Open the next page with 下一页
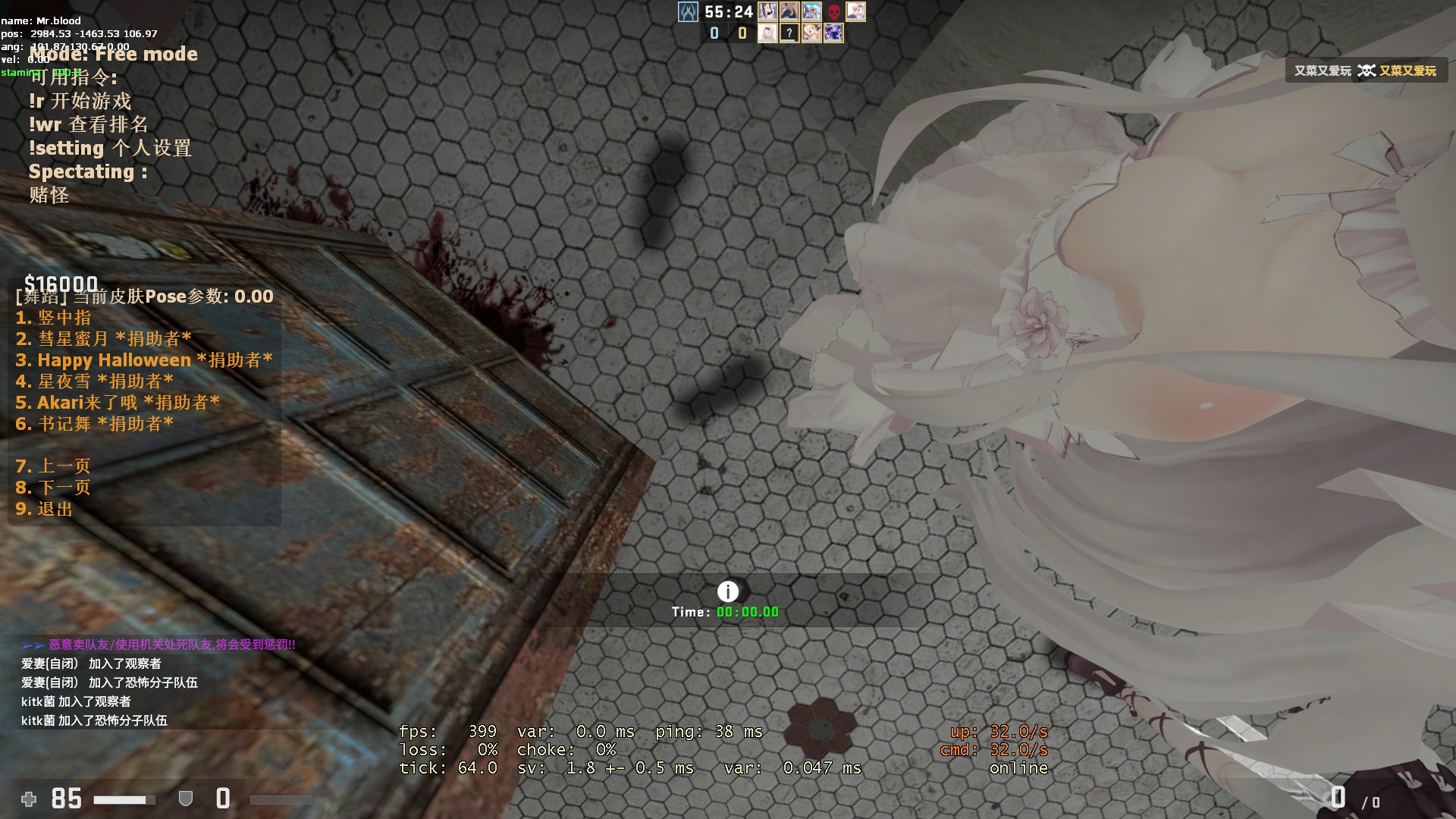This screenshot has width=1456, height=819. click(x=53, y=488)
